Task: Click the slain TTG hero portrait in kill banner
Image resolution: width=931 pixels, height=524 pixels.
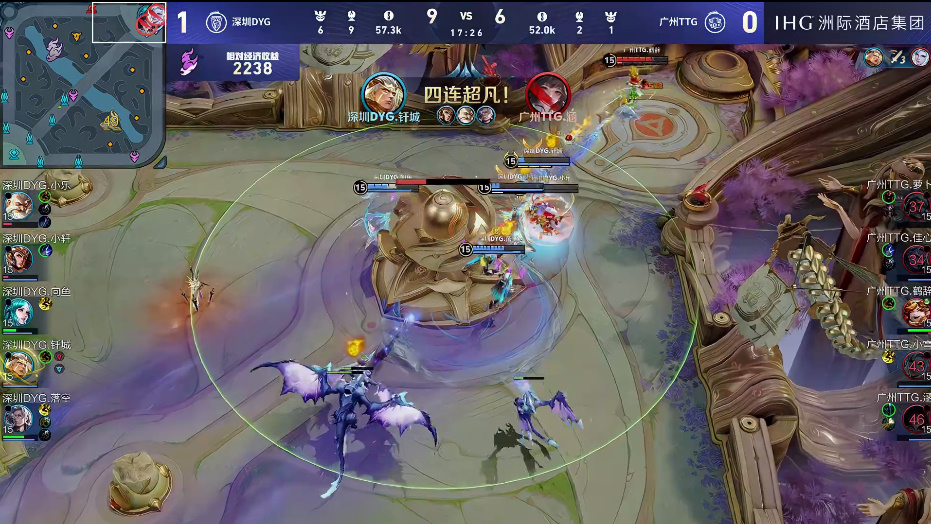Action: [x=547, y=94]
